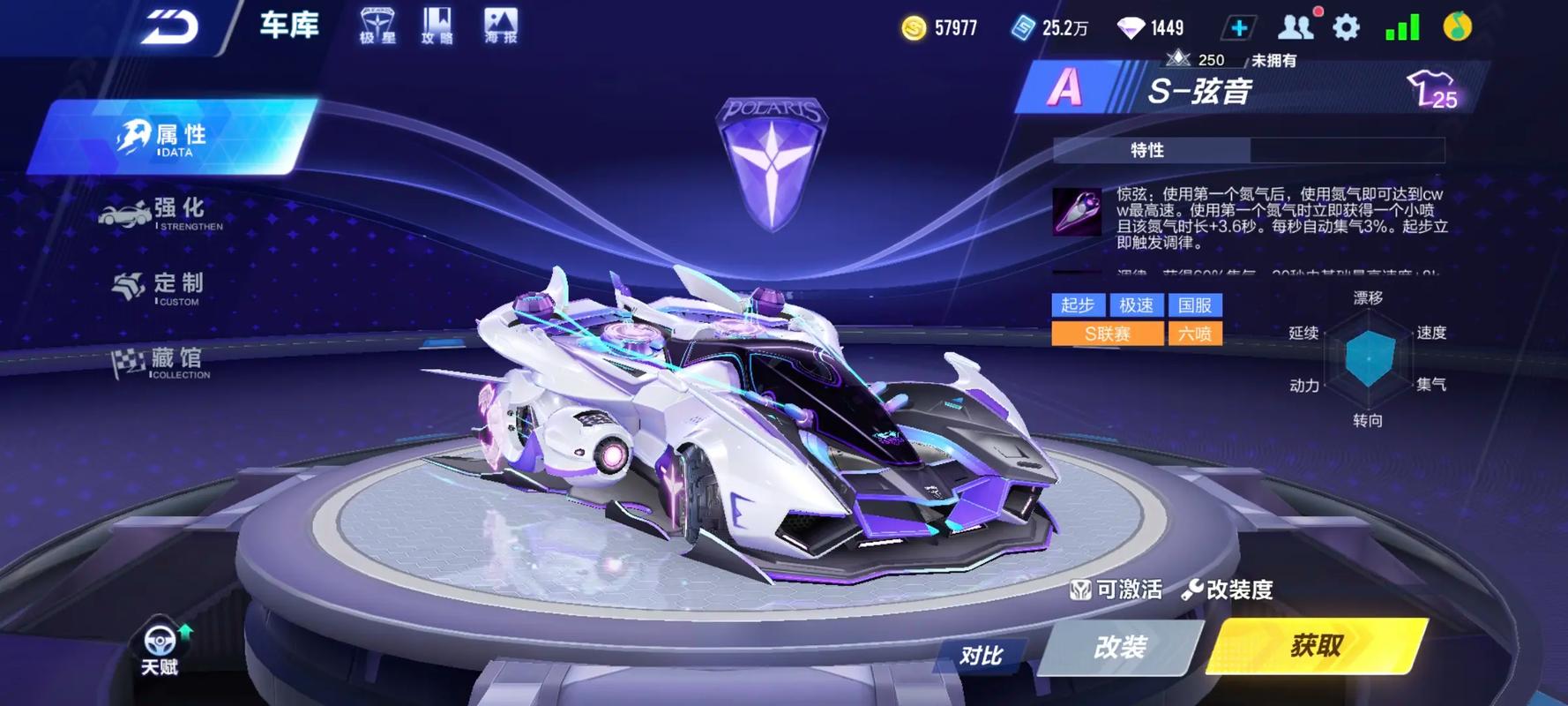The width and height of the screenshot is (1568, 706).
Task: Open the 天赋 talent steering wheel icon
Action: 160,647
